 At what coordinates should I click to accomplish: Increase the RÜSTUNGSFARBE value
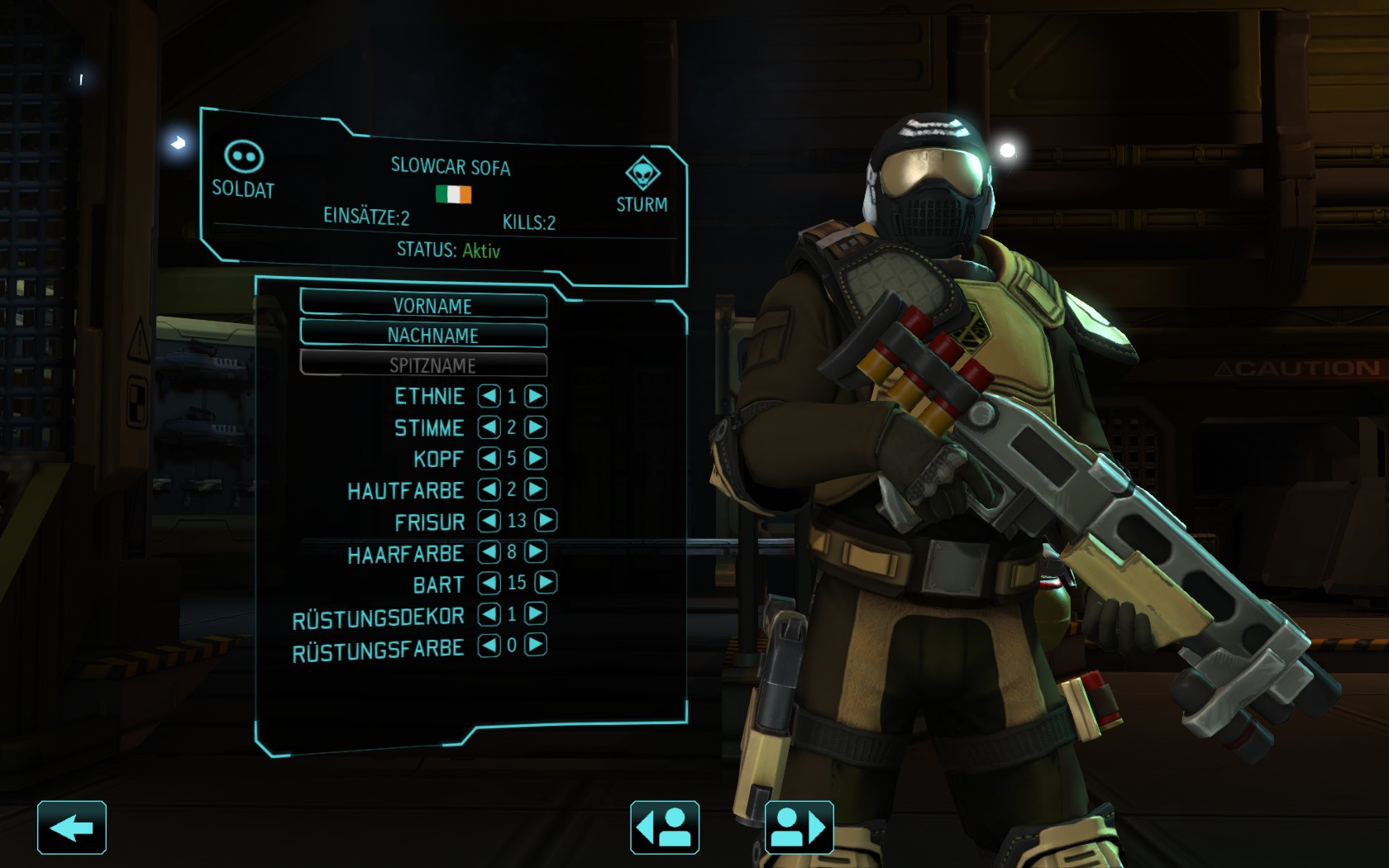coord(536,645)
